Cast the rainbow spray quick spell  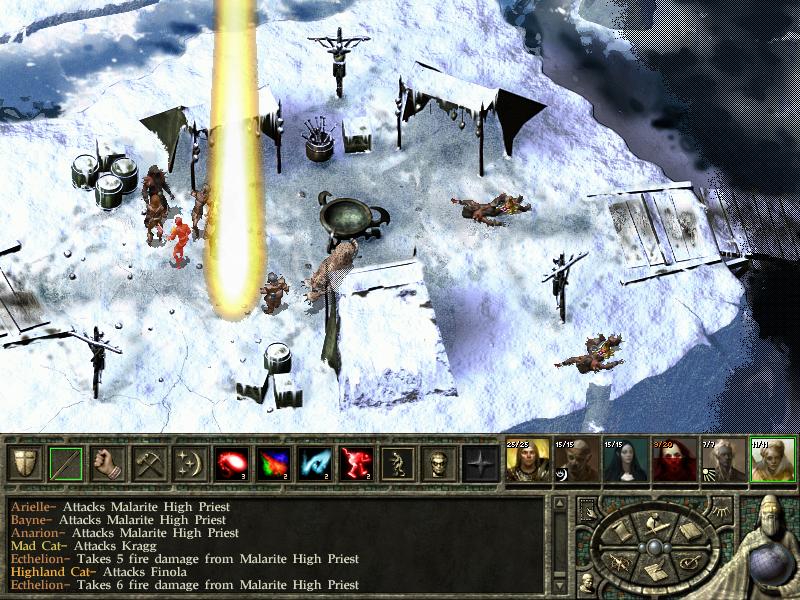(x=274, y=464)
